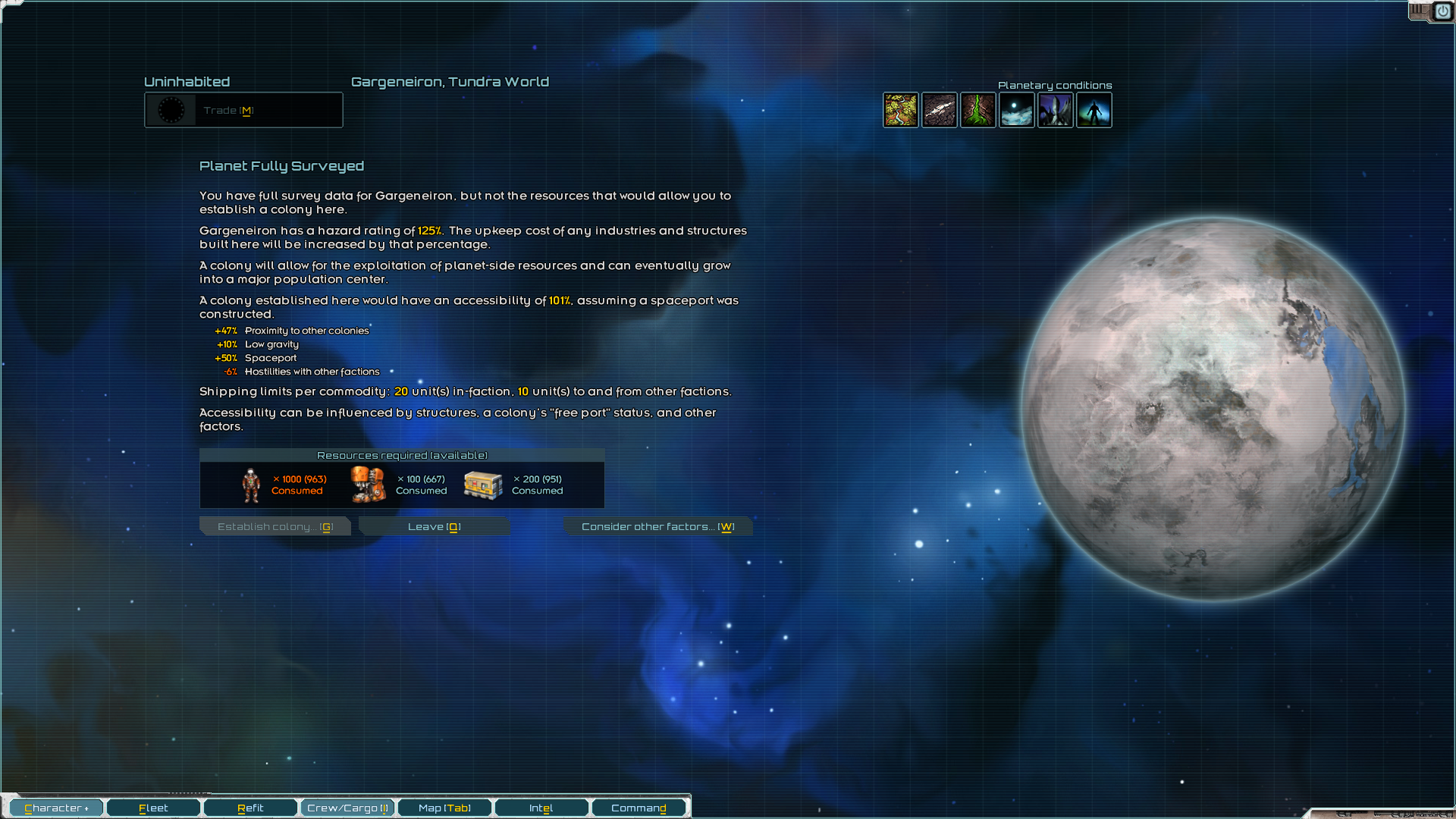Select the crew resource icon
This screenshot has height=819, width=1456.
[x=252, y=484]
